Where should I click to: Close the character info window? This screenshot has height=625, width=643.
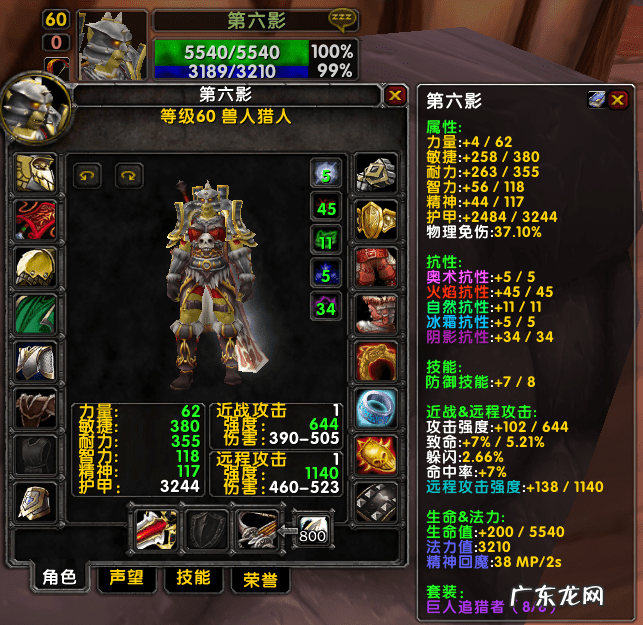point(396,95)
